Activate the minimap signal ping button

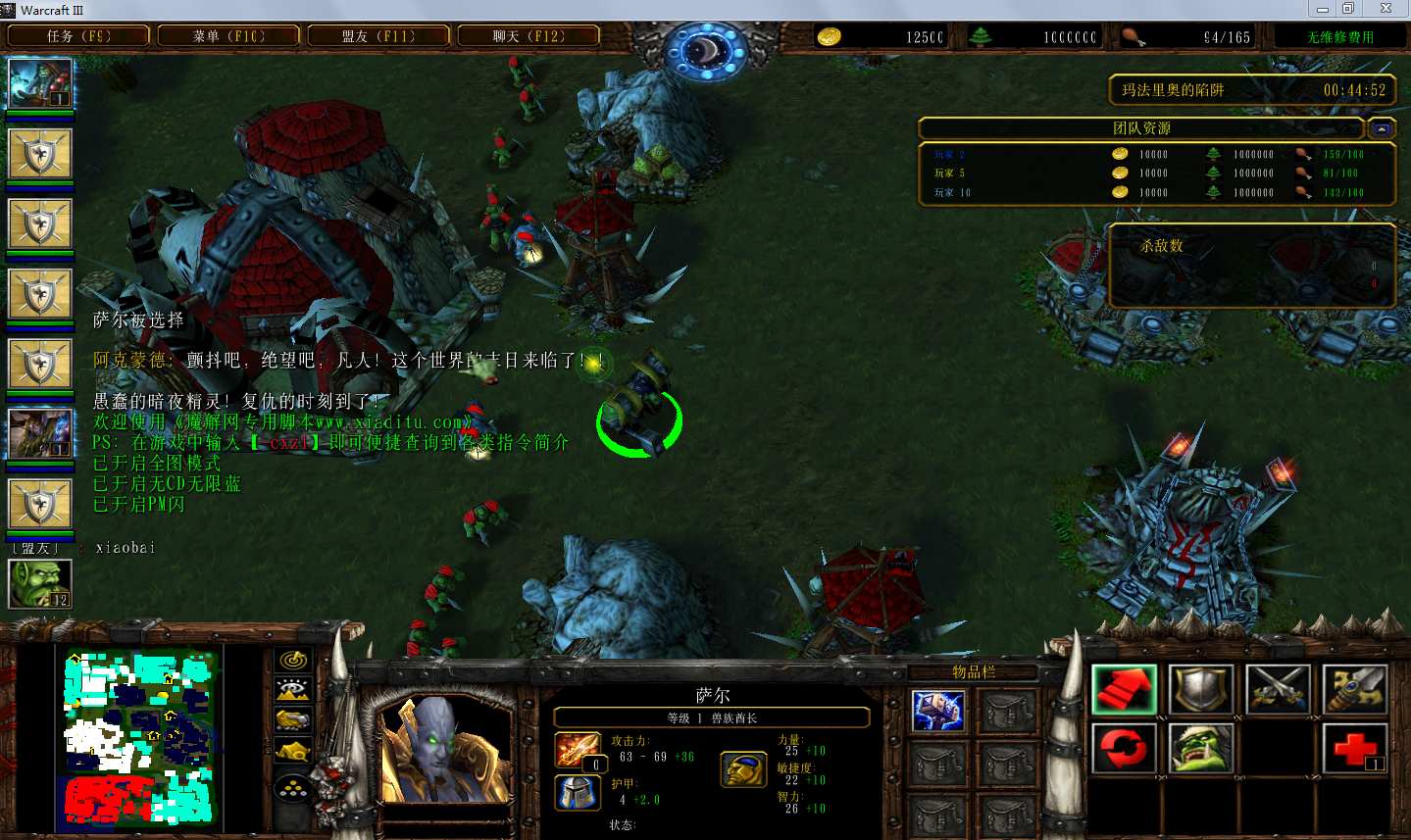point(293,661)
